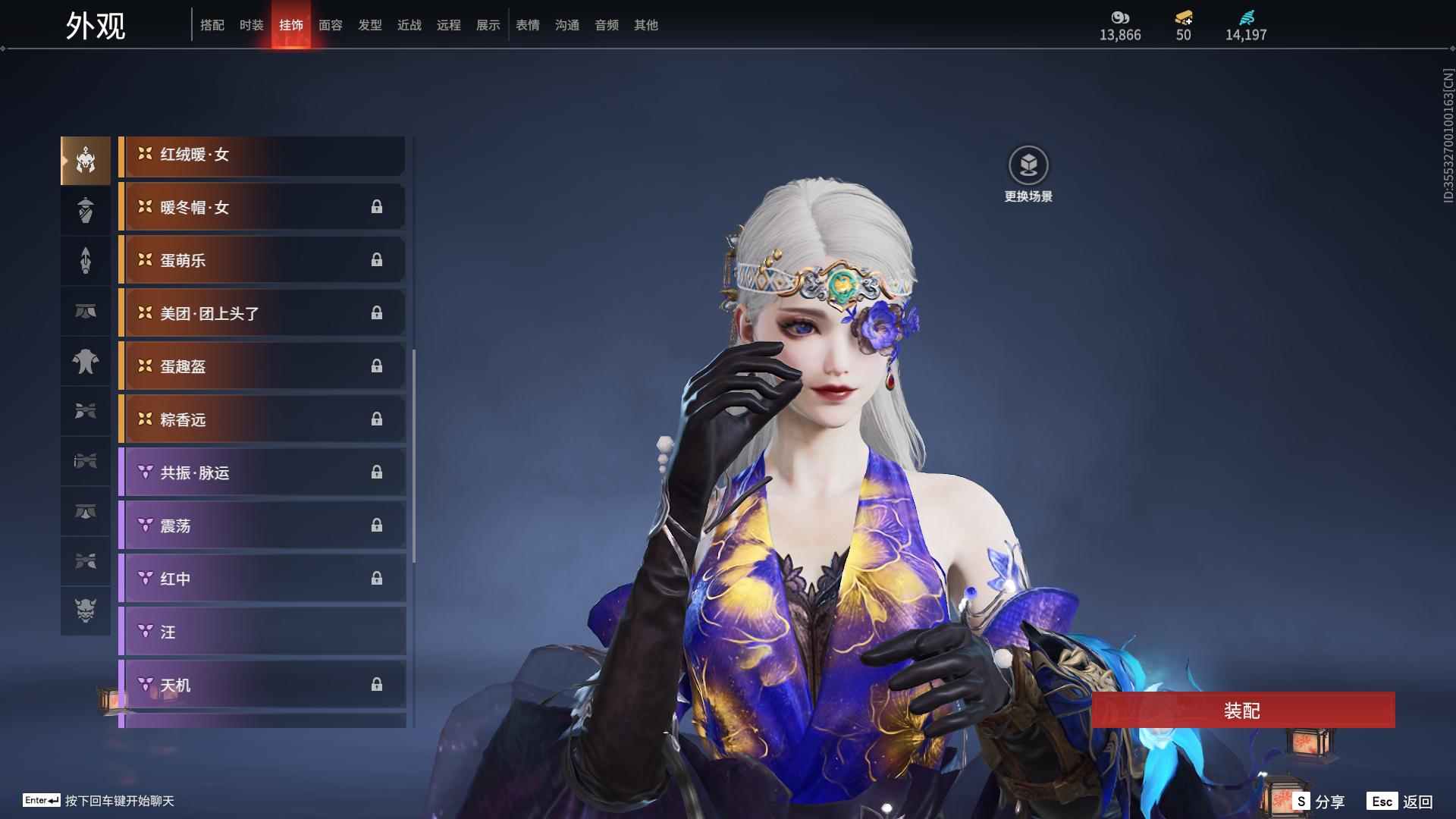Click 返回 to go back
1456x819 pixels.
pyautogui.click(x=1401, y=802)
